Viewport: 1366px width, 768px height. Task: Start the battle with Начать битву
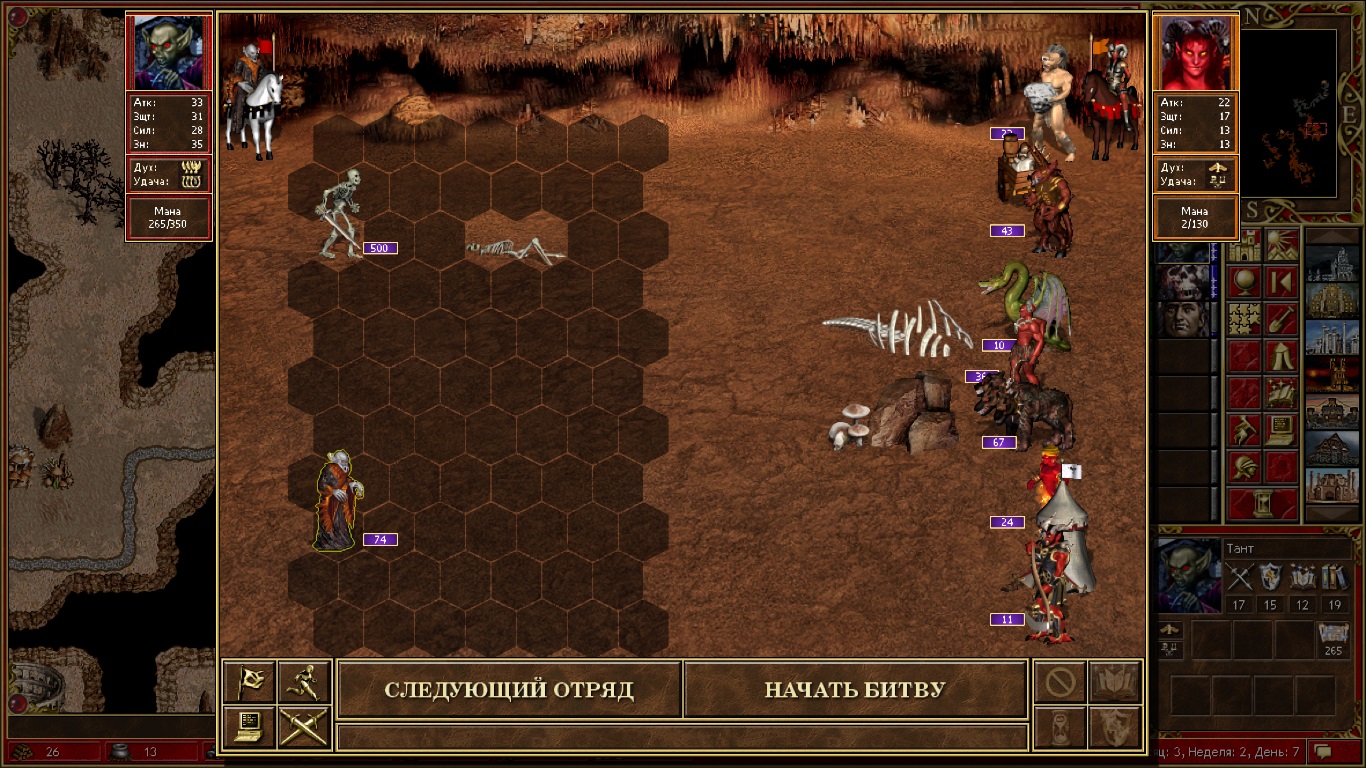855,690
